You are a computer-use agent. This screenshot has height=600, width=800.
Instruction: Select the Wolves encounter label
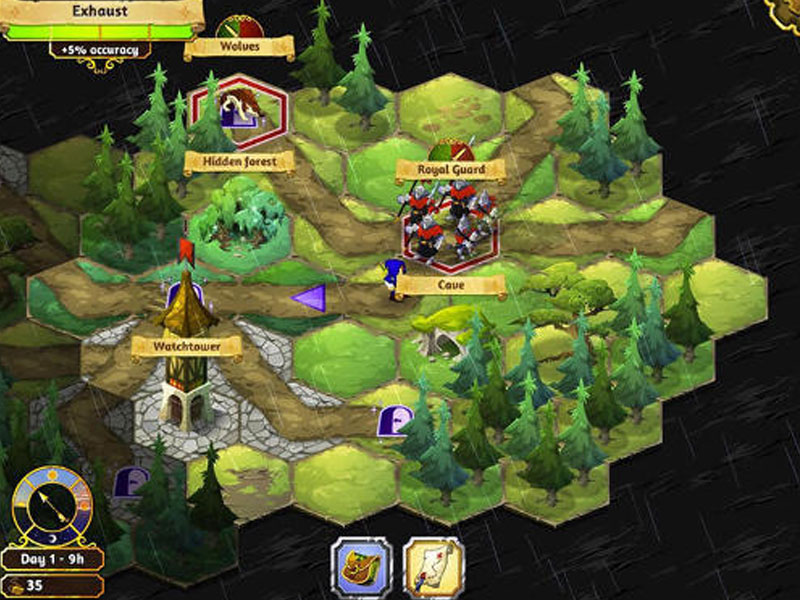pyautogui.click(x=239, y=47)
